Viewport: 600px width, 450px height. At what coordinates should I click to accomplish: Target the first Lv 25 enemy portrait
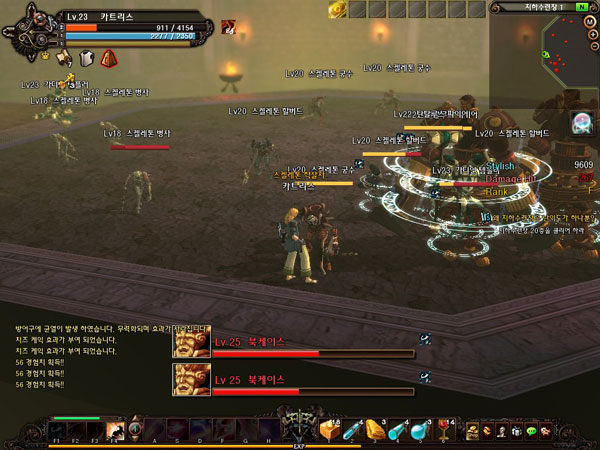(190, 344)
